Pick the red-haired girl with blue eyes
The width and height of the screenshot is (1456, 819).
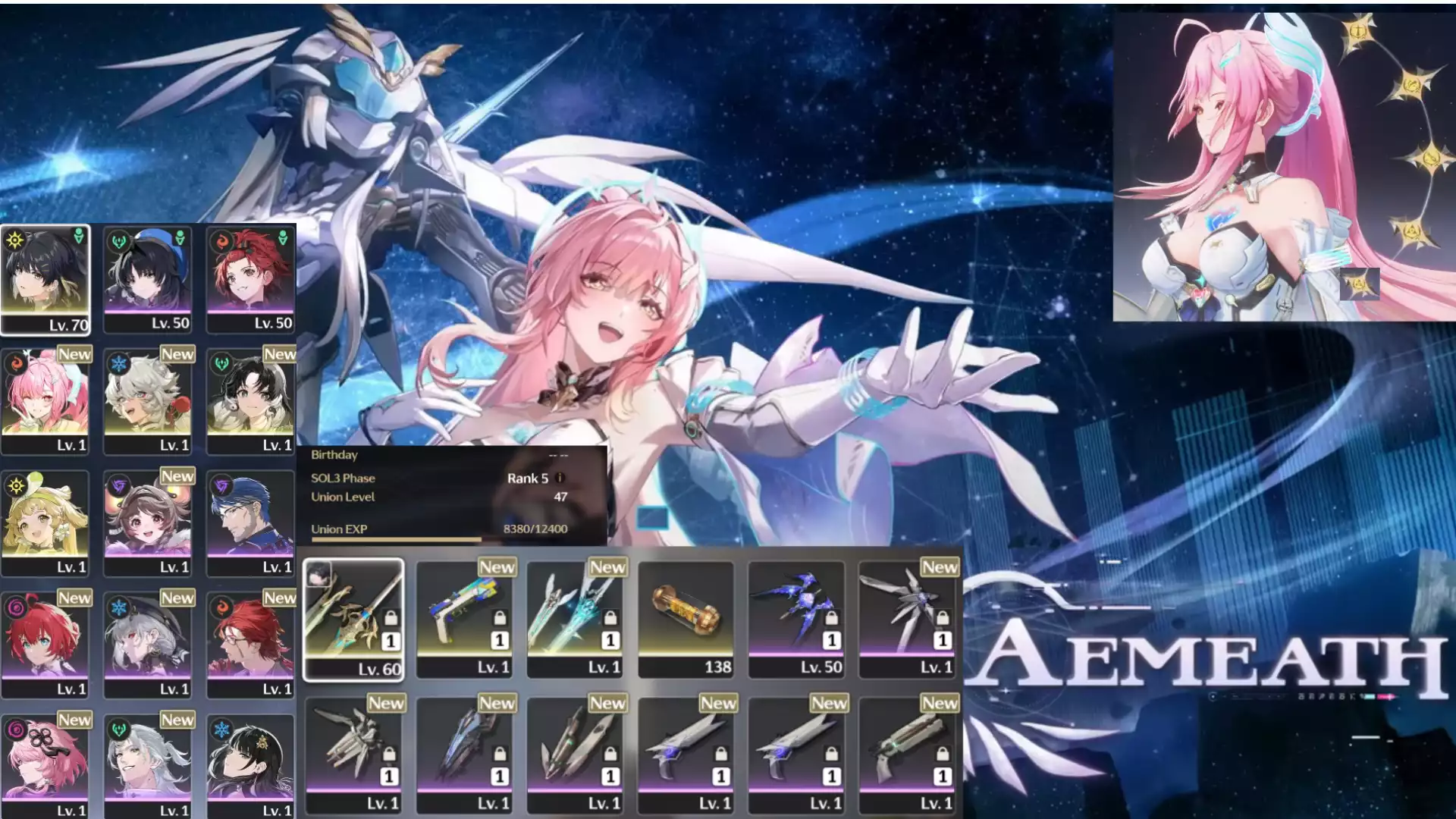click(x=45, y=643)
